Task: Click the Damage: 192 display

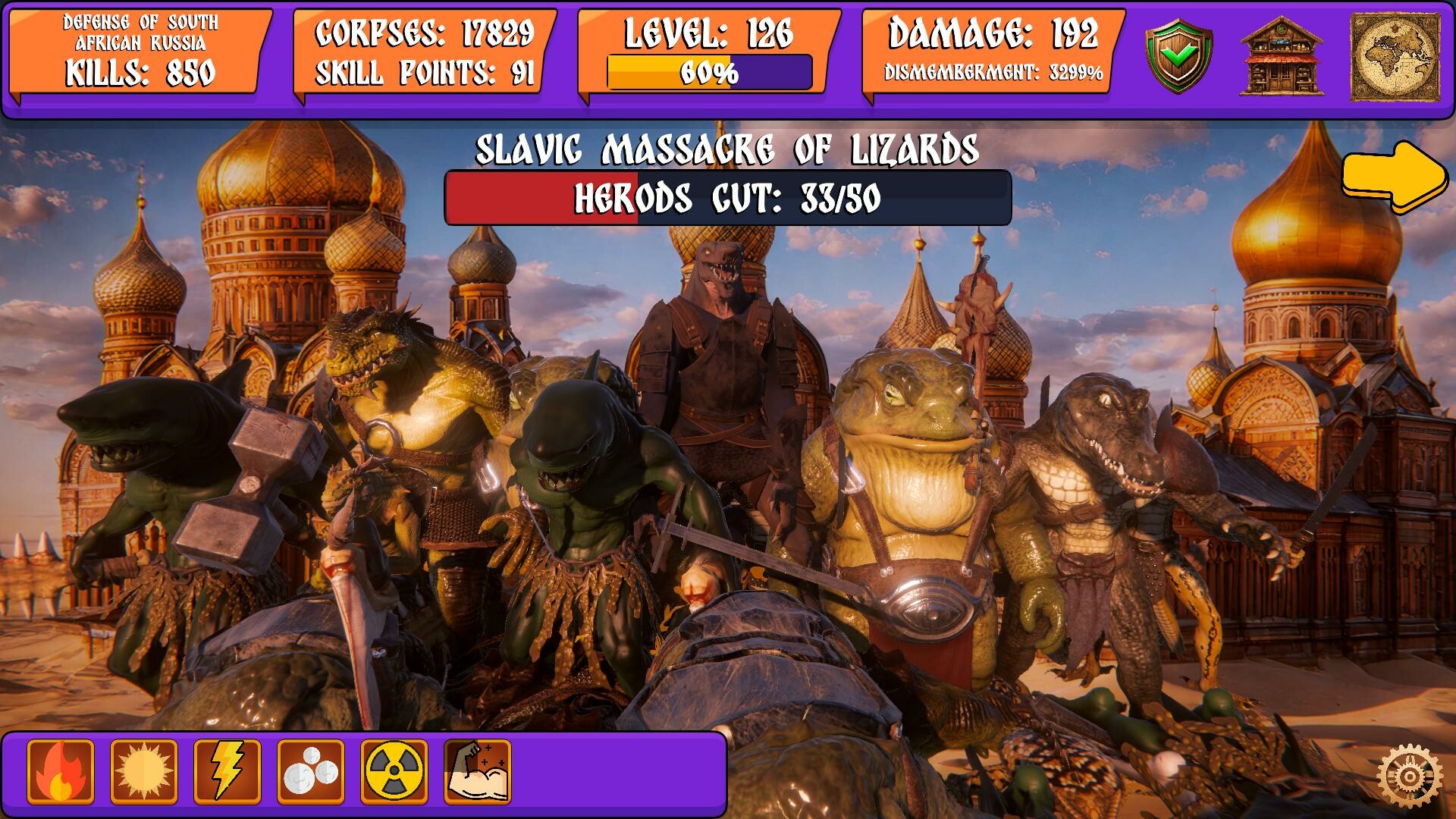Action: [994, 33]
